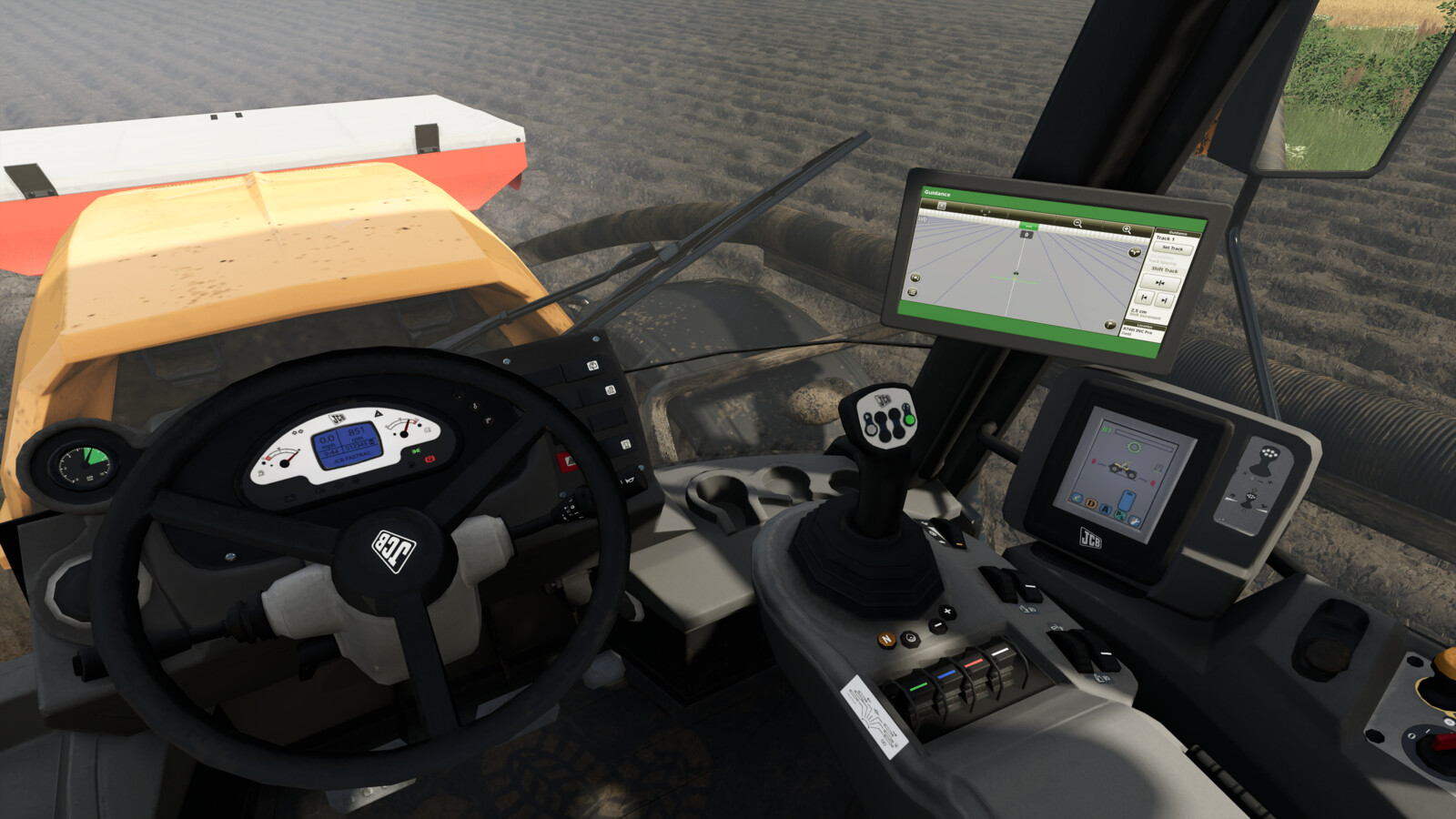Click the zoom-in magnifier on the guidance screen

tap(1127, 228)
